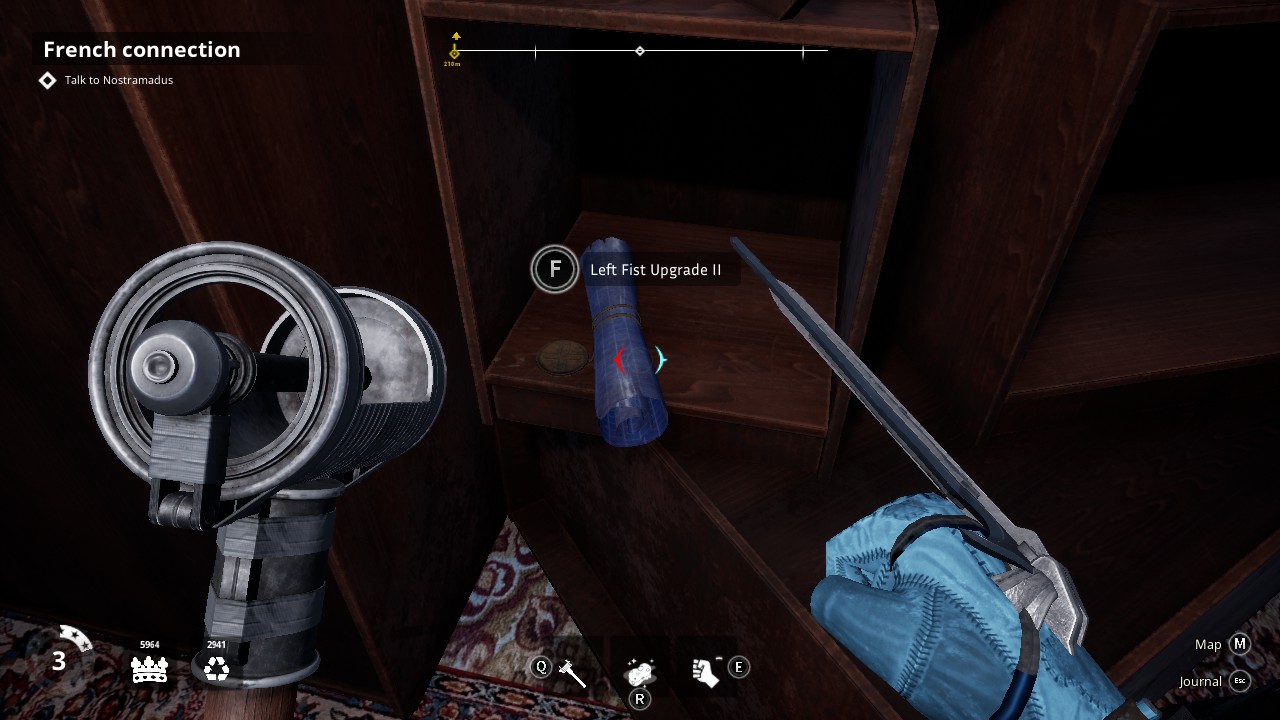1280x720 pixels.
Task: Click the yellow objective marker on compass
Action: tap(455, 49)
